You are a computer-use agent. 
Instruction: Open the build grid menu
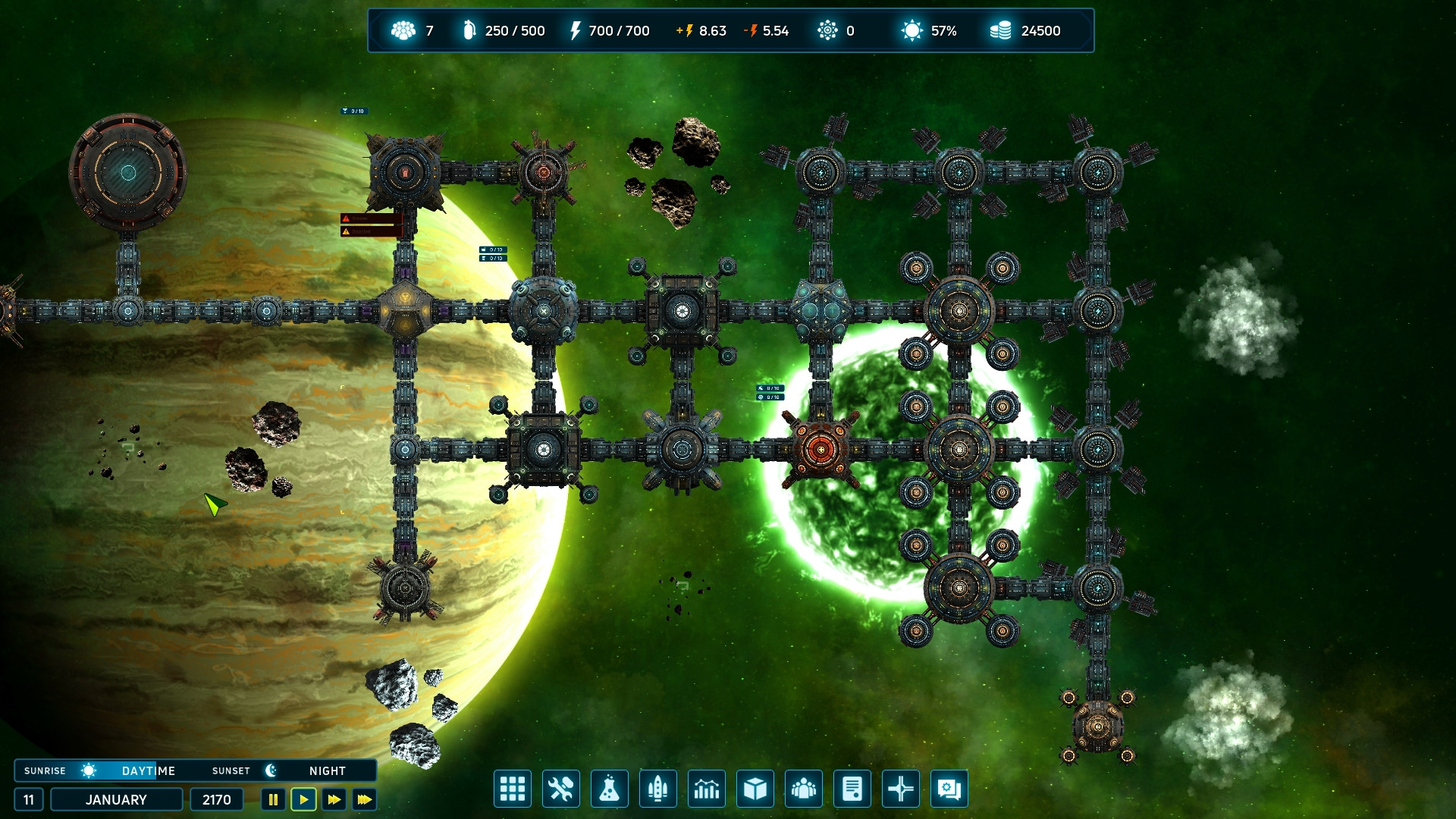coord(513,789)
